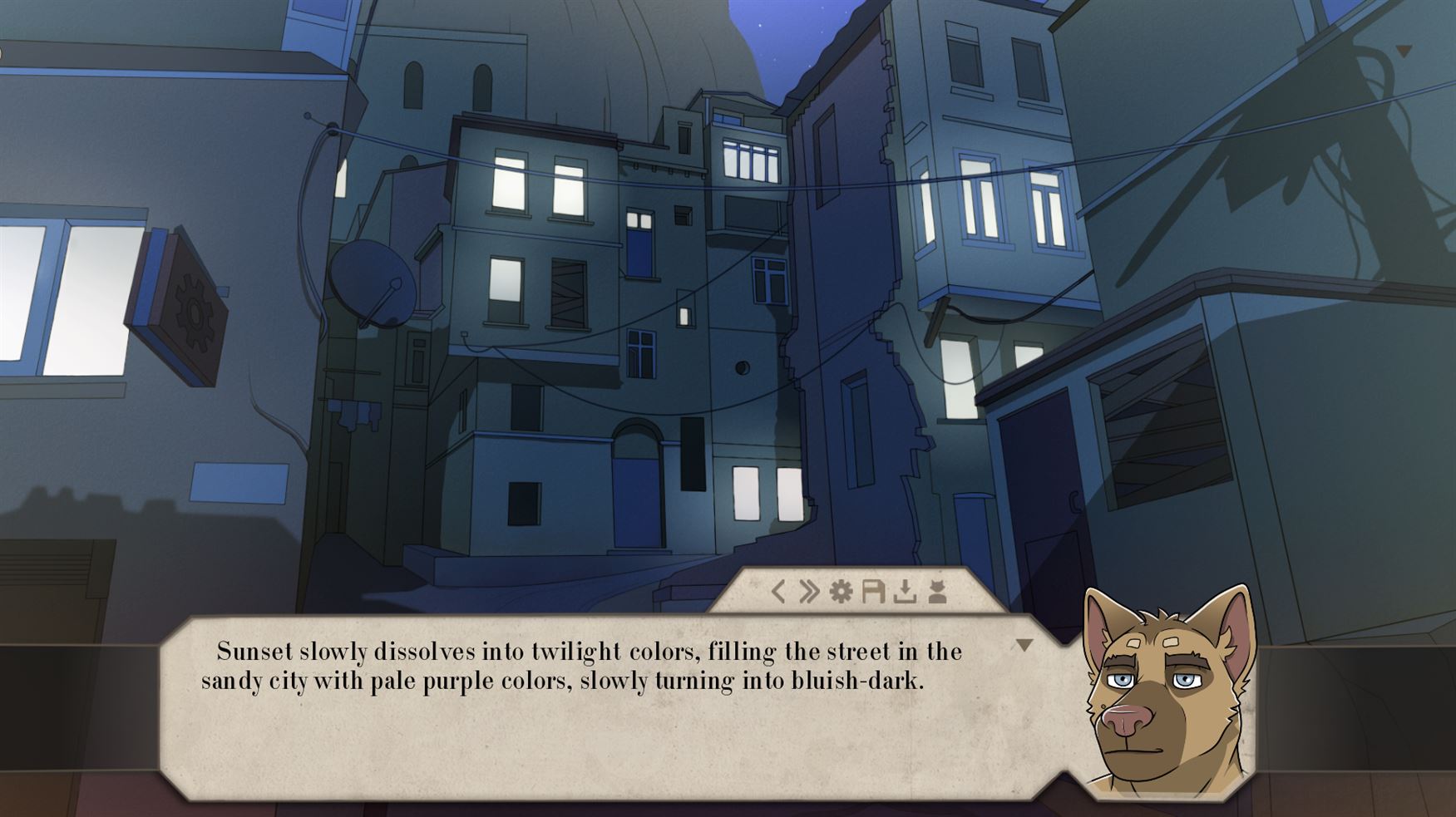Click the cat-eared character silhouette icon

pos(937,592)
